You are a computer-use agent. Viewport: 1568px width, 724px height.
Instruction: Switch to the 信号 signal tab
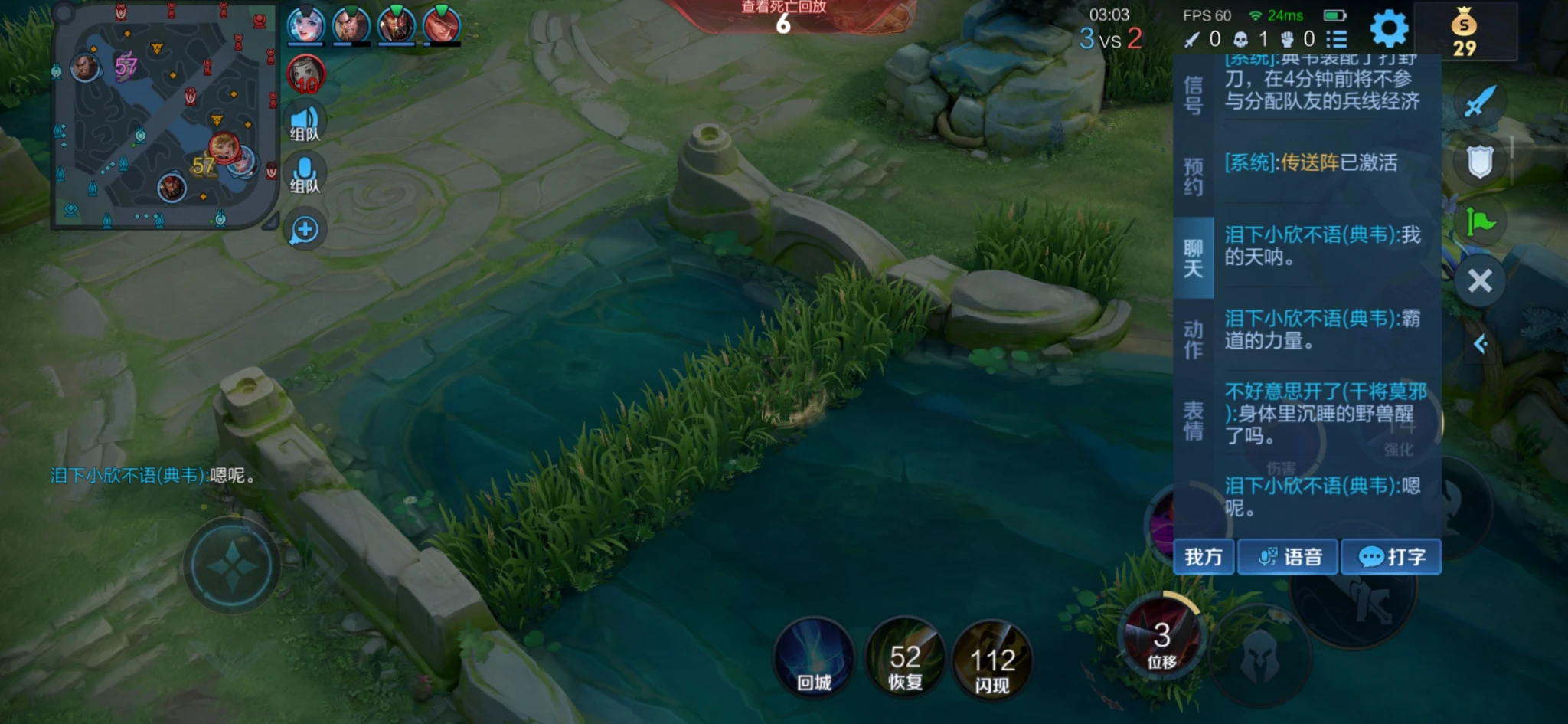[x=1193, y=96]
